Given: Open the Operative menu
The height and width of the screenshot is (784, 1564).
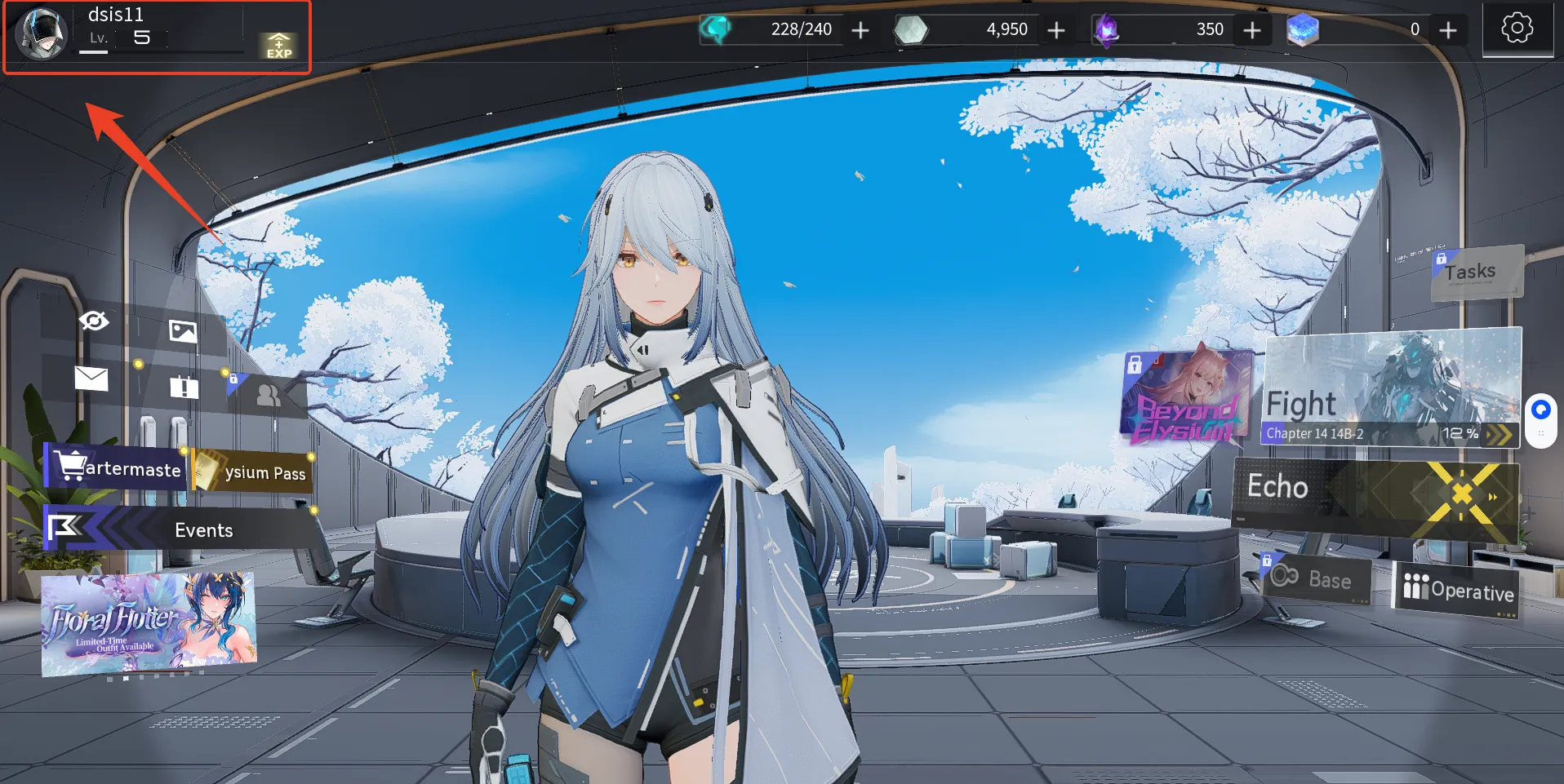Looking at the screenshot, I should [1457, 590].
